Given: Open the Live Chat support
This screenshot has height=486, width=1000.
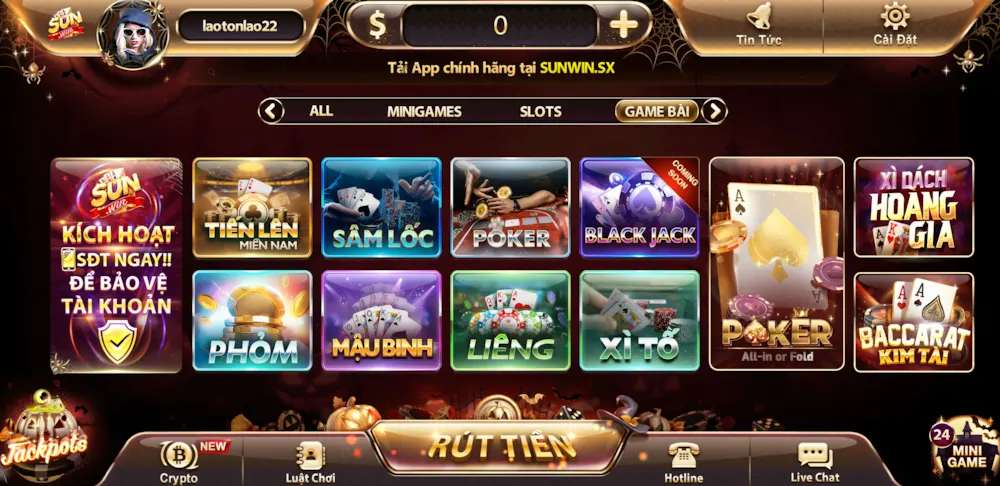Looking at the screenshot, I should click(814, 462).
